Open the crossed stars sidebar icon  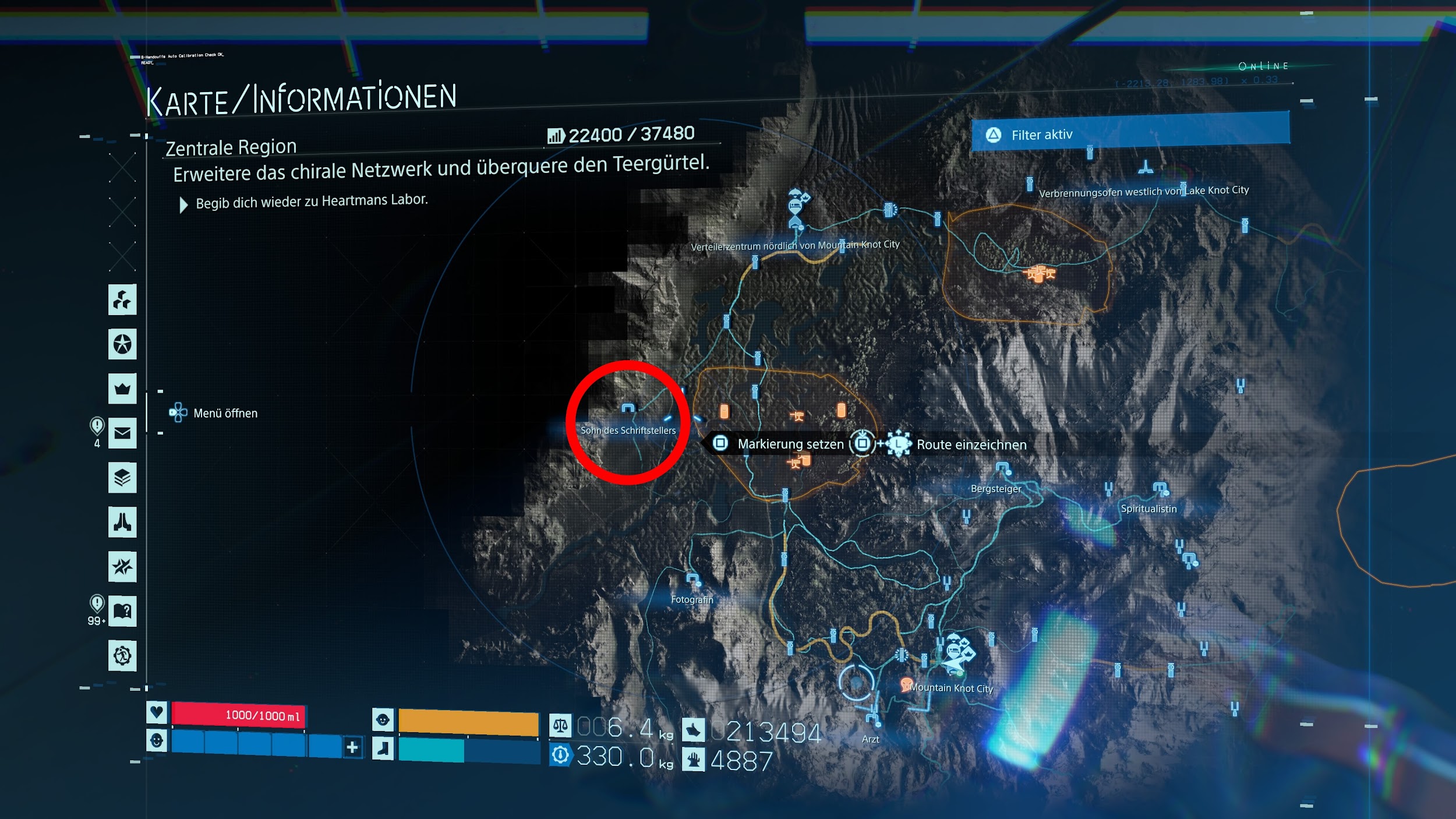tap(122, 566)
